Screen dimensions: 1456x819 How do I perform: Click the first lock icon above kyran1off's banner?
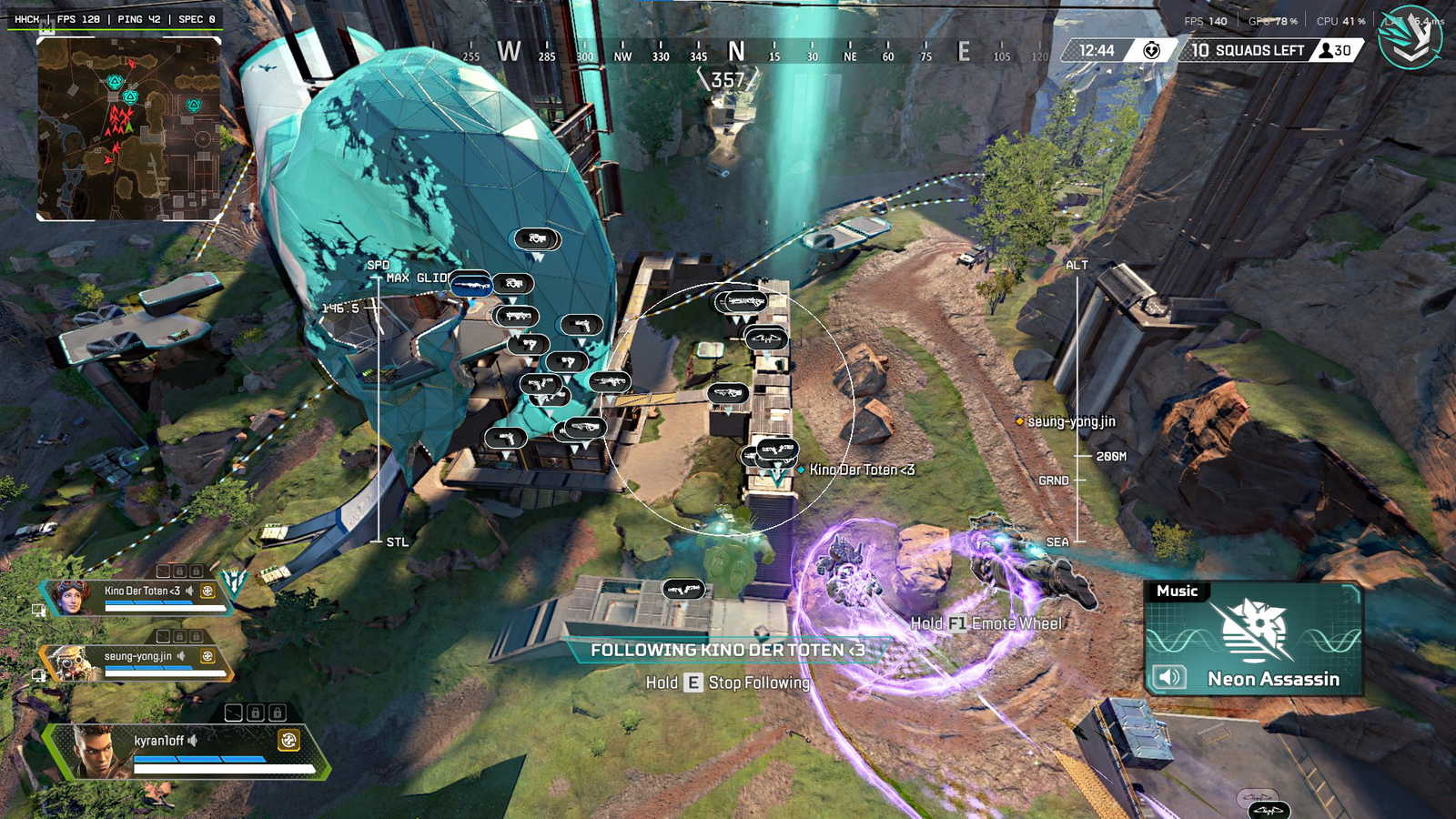[x=255, y=713]
